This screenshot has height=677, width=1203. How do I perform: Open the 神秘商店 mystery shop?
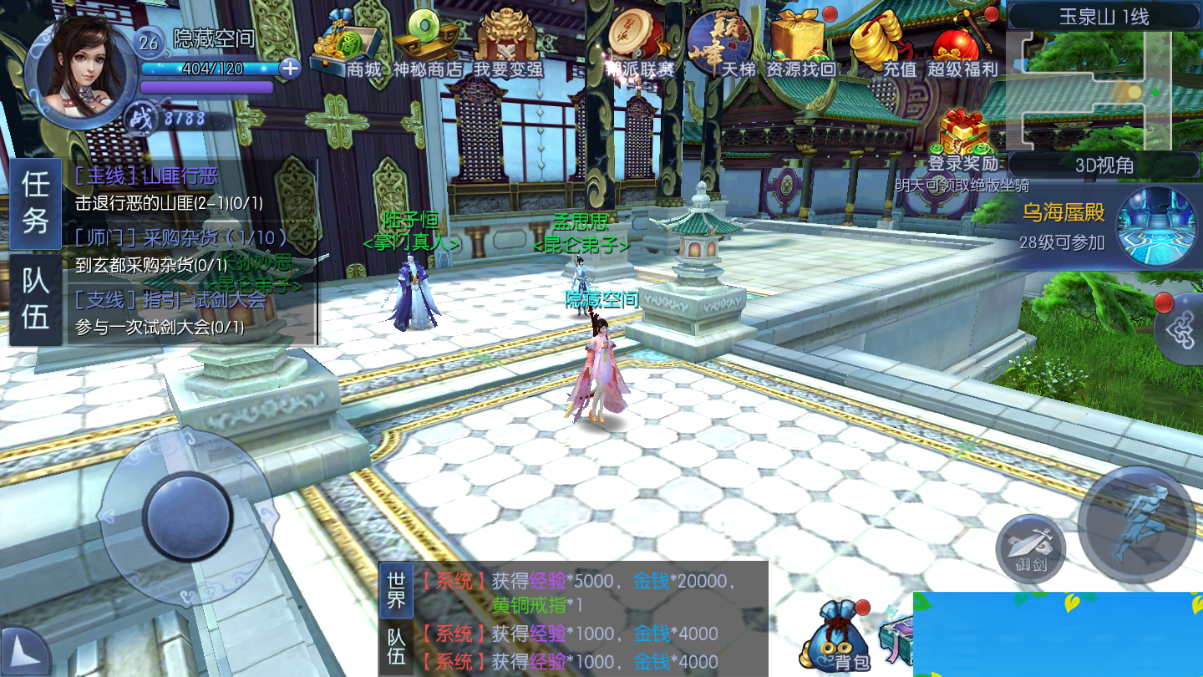[x=427, y=47]
